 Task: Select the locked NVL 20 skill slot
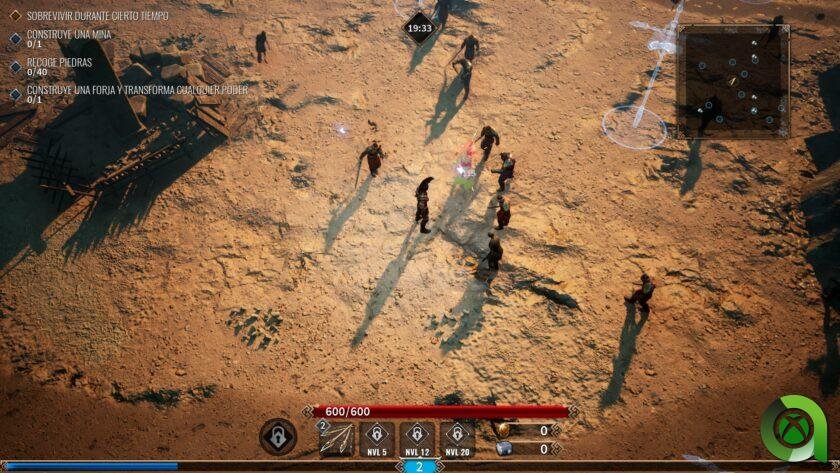[457, 437]
